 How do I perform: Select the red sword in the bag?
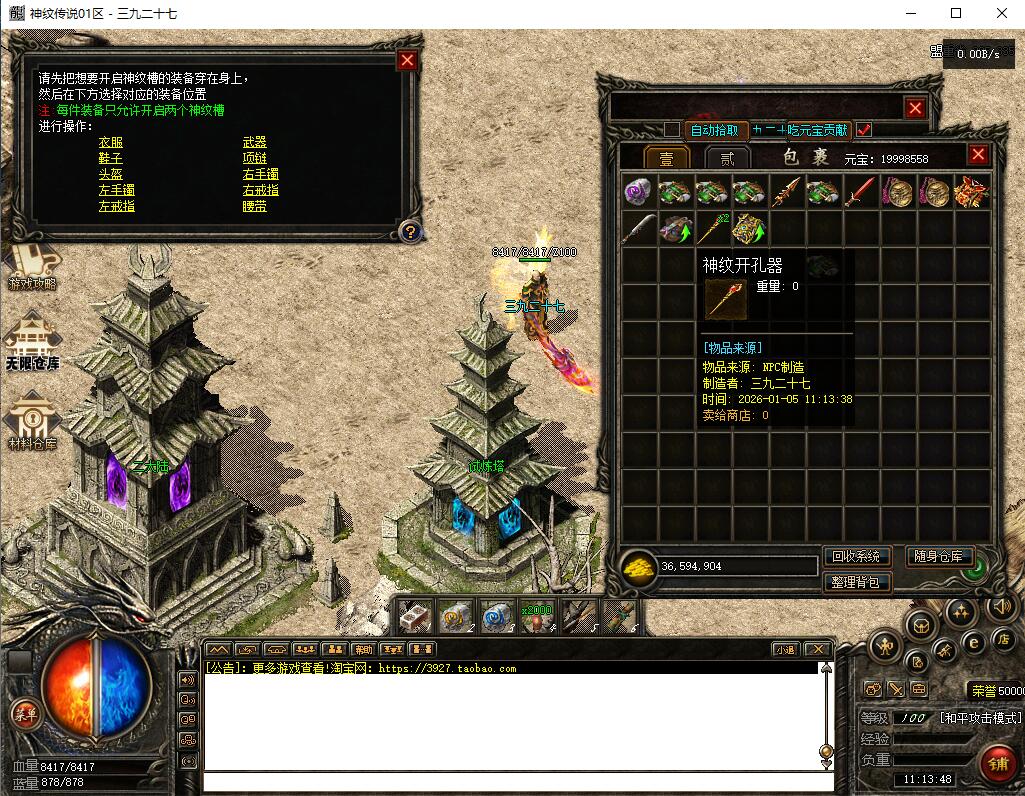tap(860, 191)
